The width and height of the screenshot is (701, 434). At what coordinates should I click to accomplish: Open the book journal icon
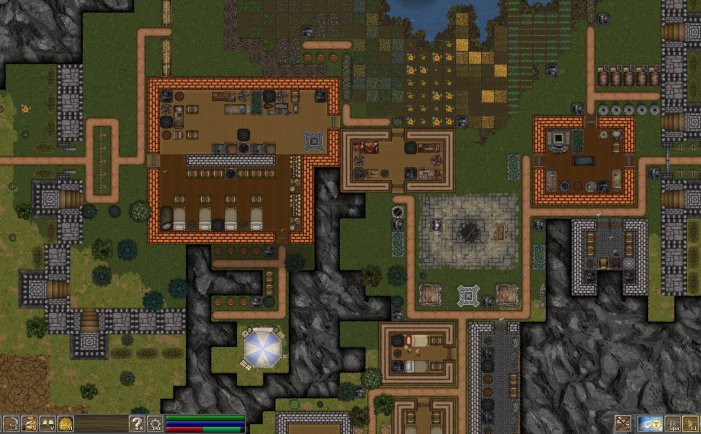[47, 423]
